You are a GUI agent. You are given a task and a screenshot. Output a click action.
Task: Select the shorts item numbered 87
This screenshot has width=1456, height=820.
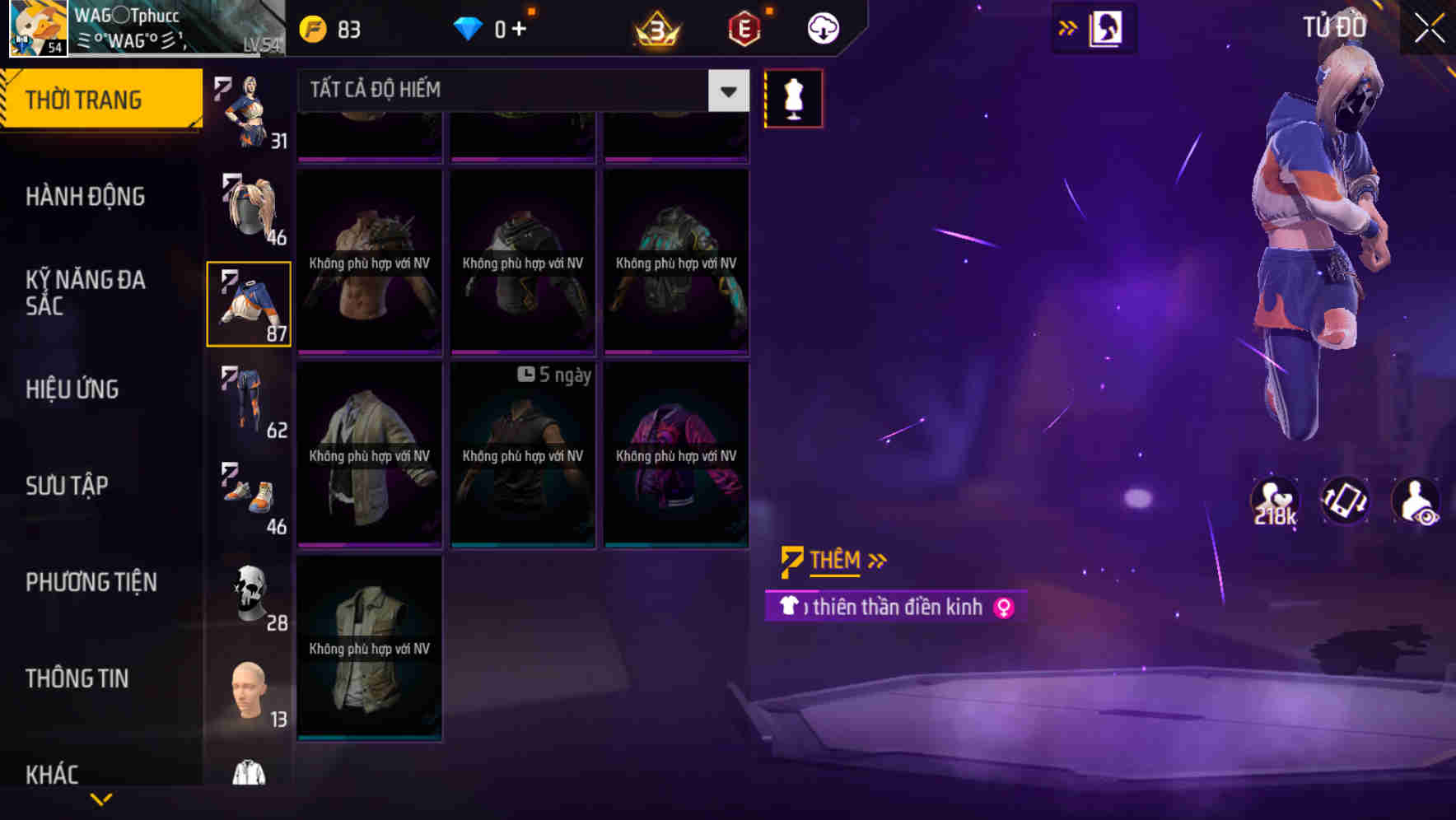[249, 303]
